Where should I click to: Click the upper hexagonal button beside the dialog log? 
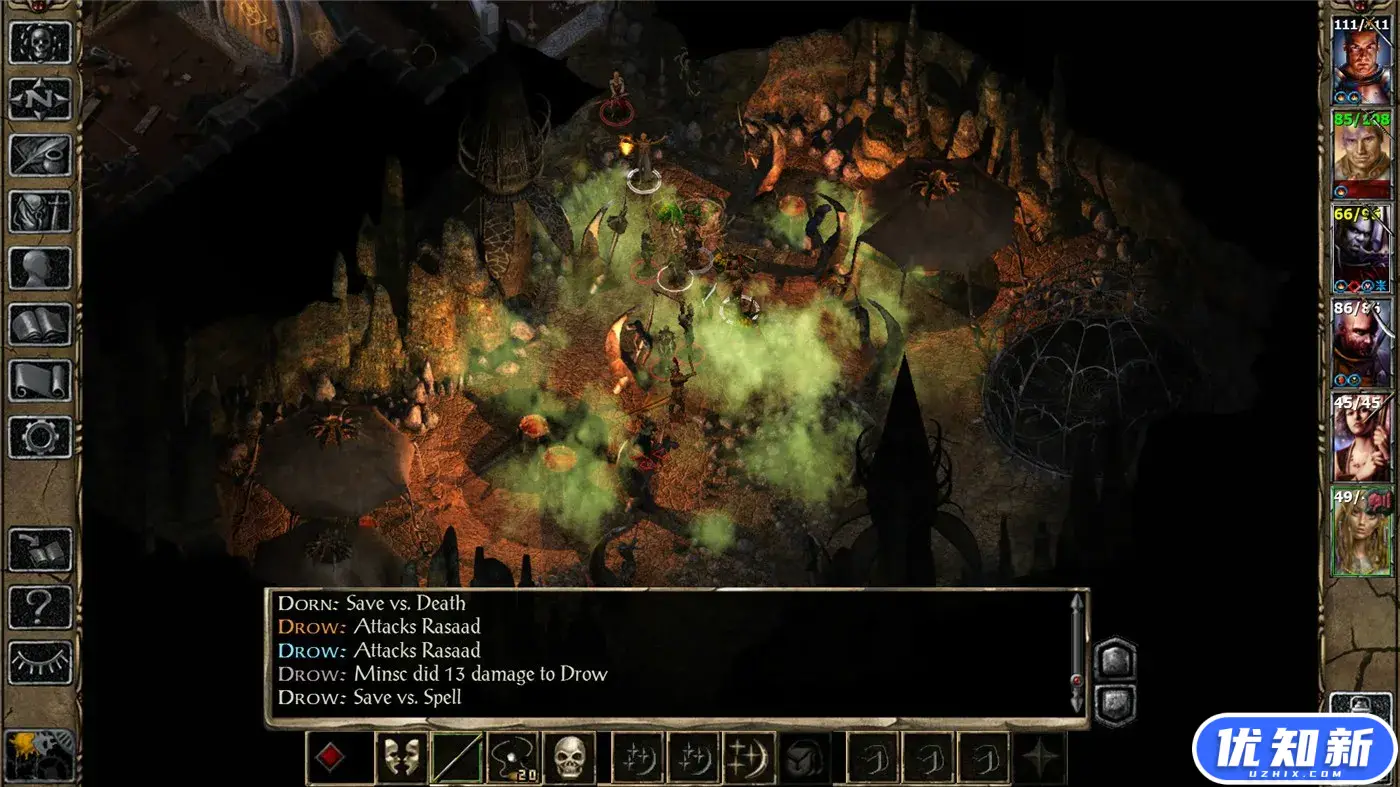[x=1115, y=660]
